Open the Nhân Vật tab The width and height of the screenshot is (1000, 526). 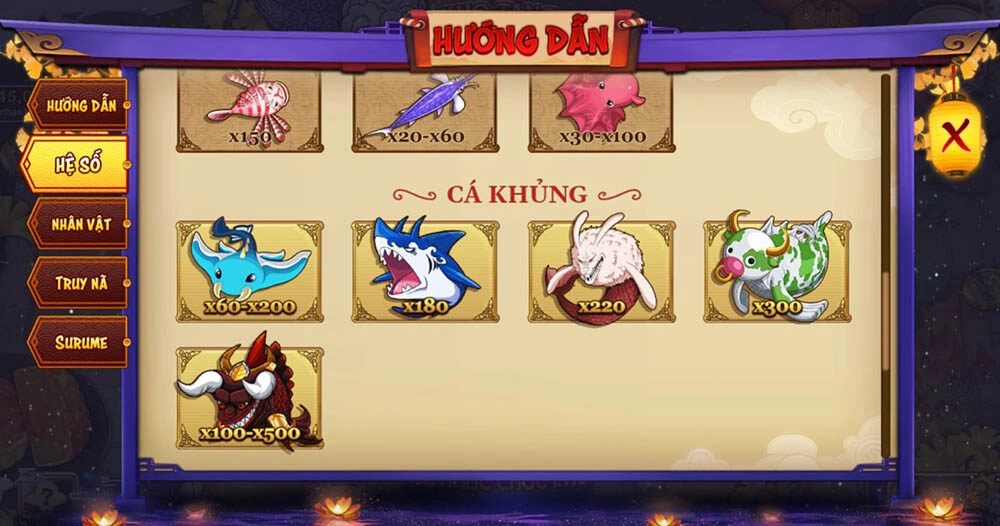point(80,223)
